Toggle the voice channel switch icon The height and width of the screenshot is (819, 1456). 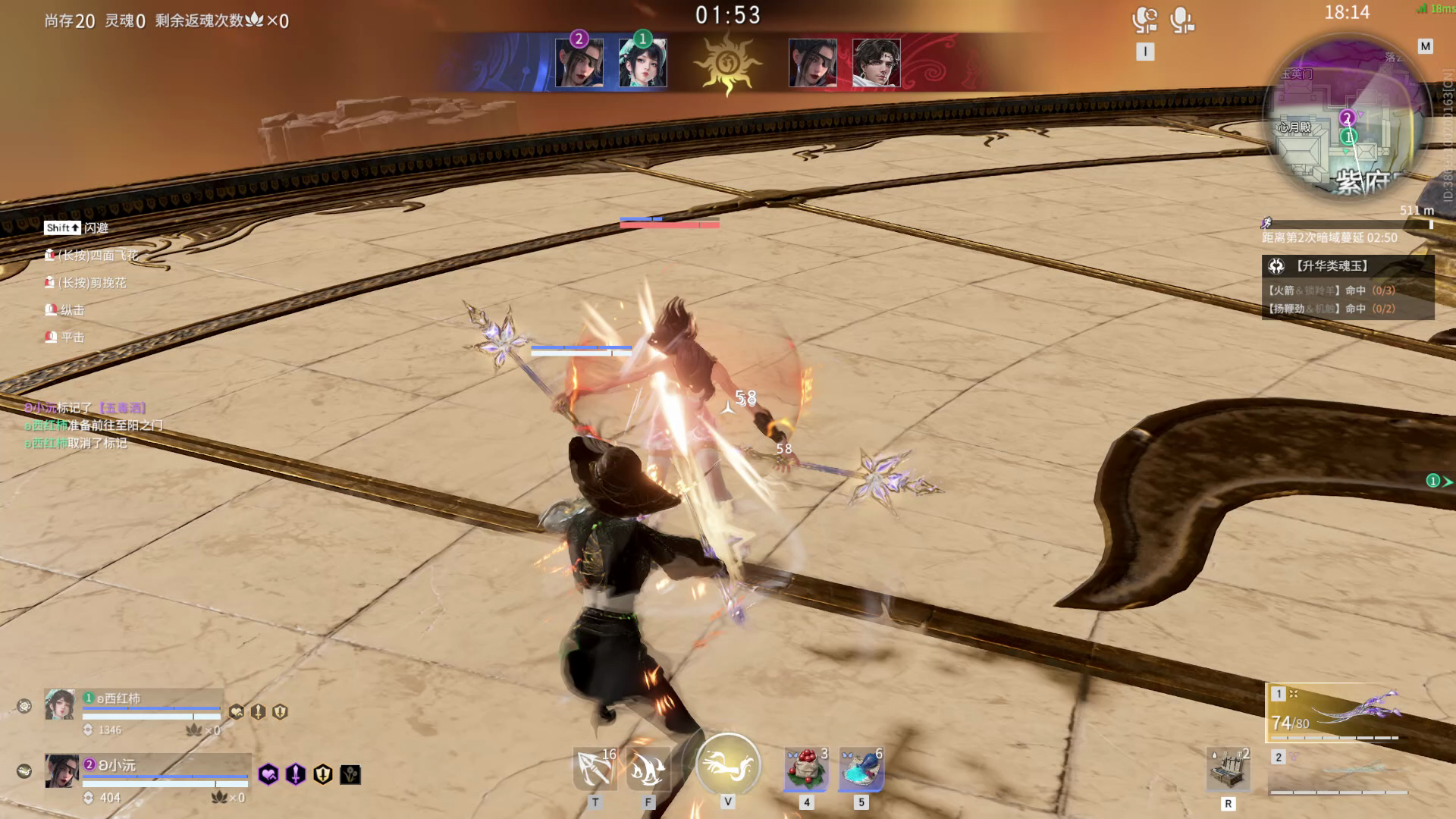(1144, 20)
